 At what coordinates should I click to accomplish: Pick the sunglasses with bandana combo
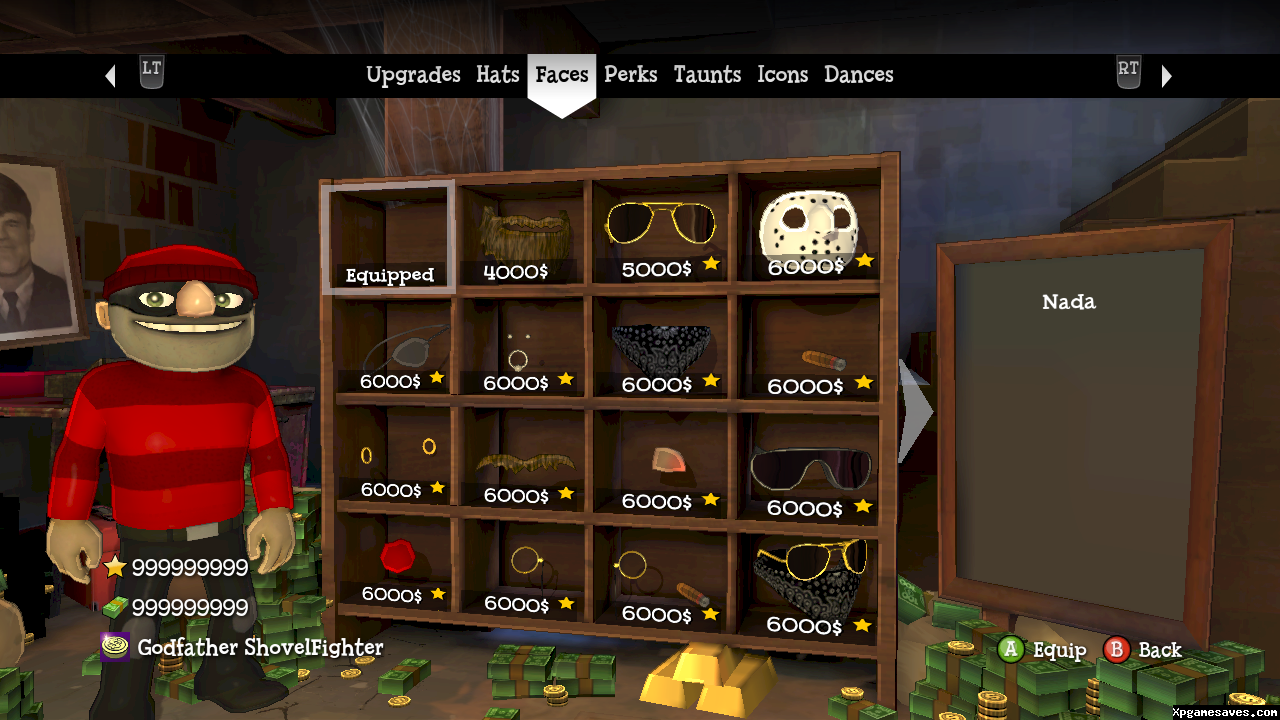coord(809,575)
